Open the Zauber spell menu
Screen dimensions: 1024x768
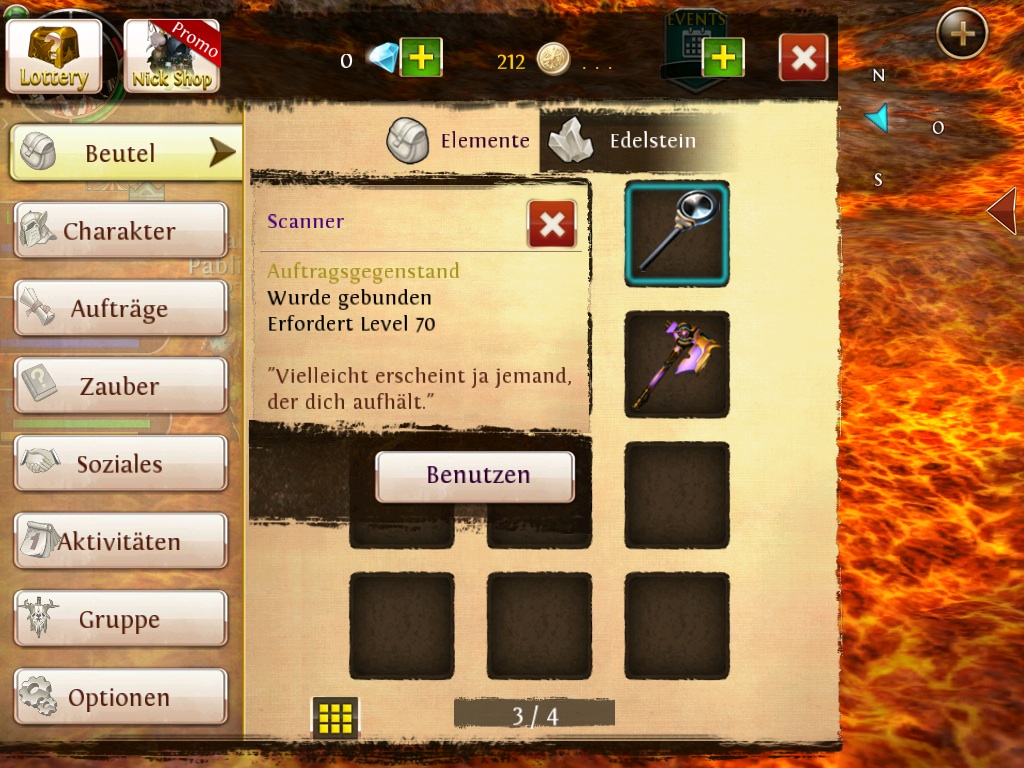[120, 386]
